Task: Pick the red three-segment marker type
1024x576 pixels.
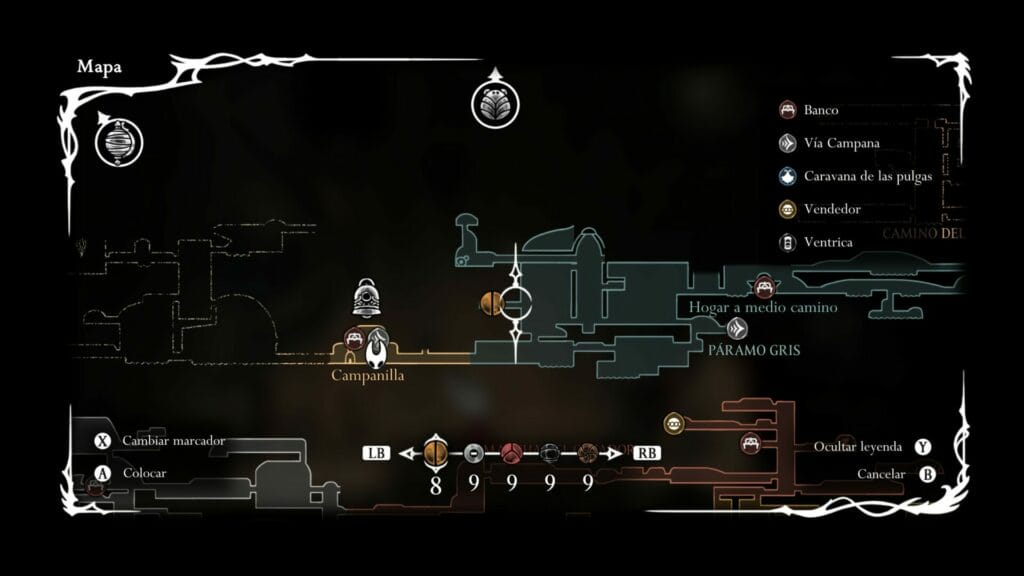Action: click(511, 453)
